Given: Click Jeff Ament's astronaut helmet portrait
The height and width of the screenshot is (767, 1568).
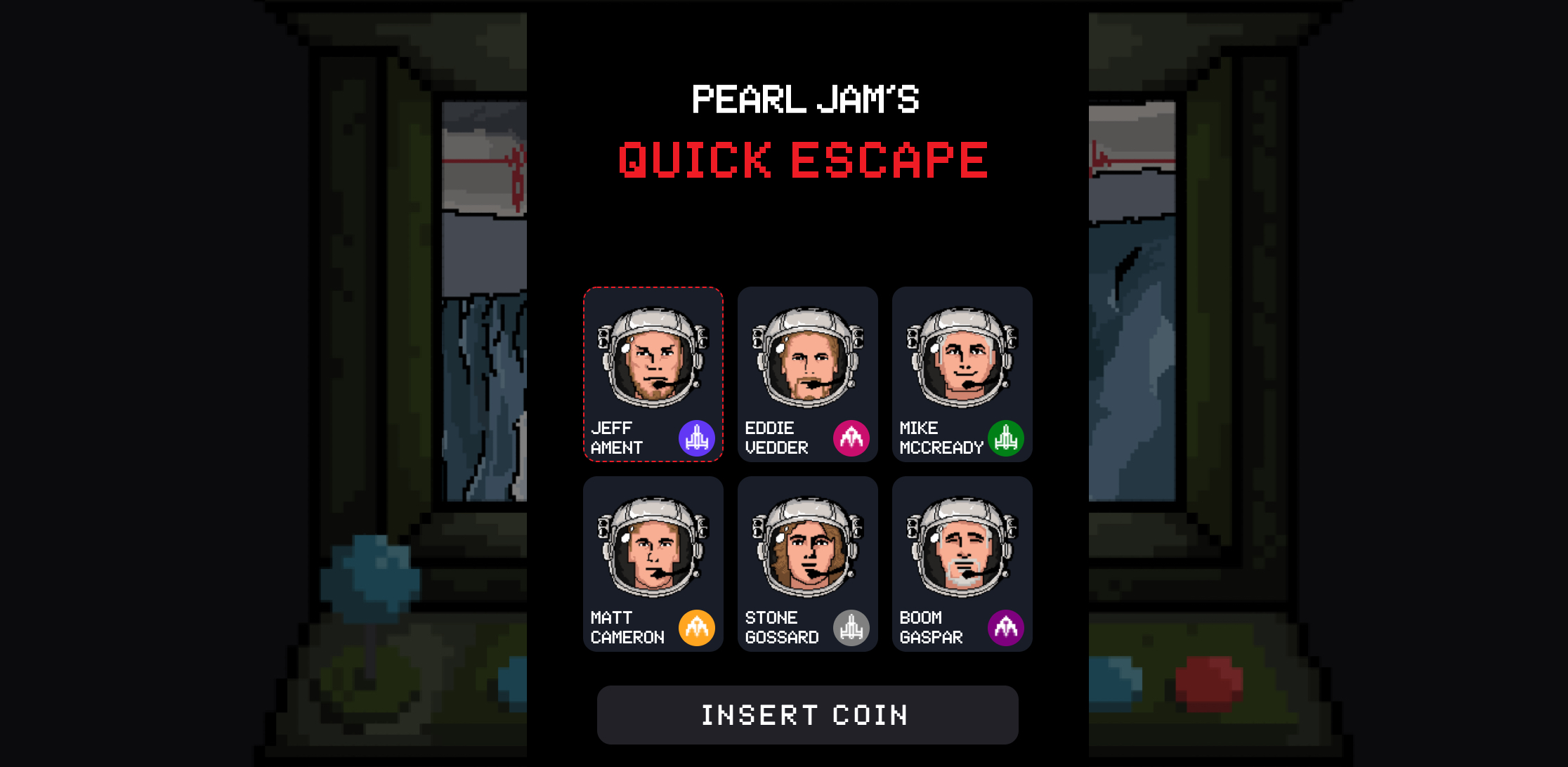Looking at the screenshot, I should point(653,358).
